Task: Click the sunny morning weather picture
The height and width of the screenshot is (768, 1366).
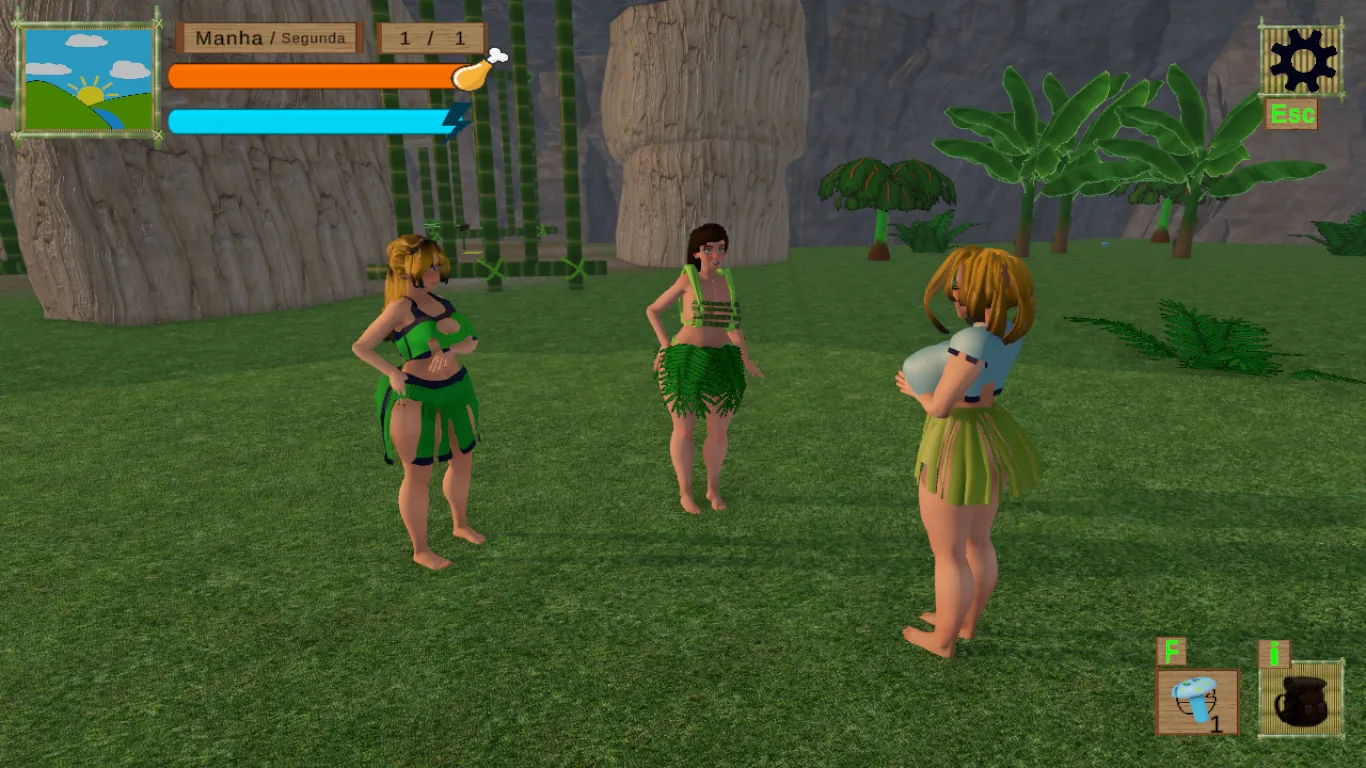Action: tap(89, 80)
